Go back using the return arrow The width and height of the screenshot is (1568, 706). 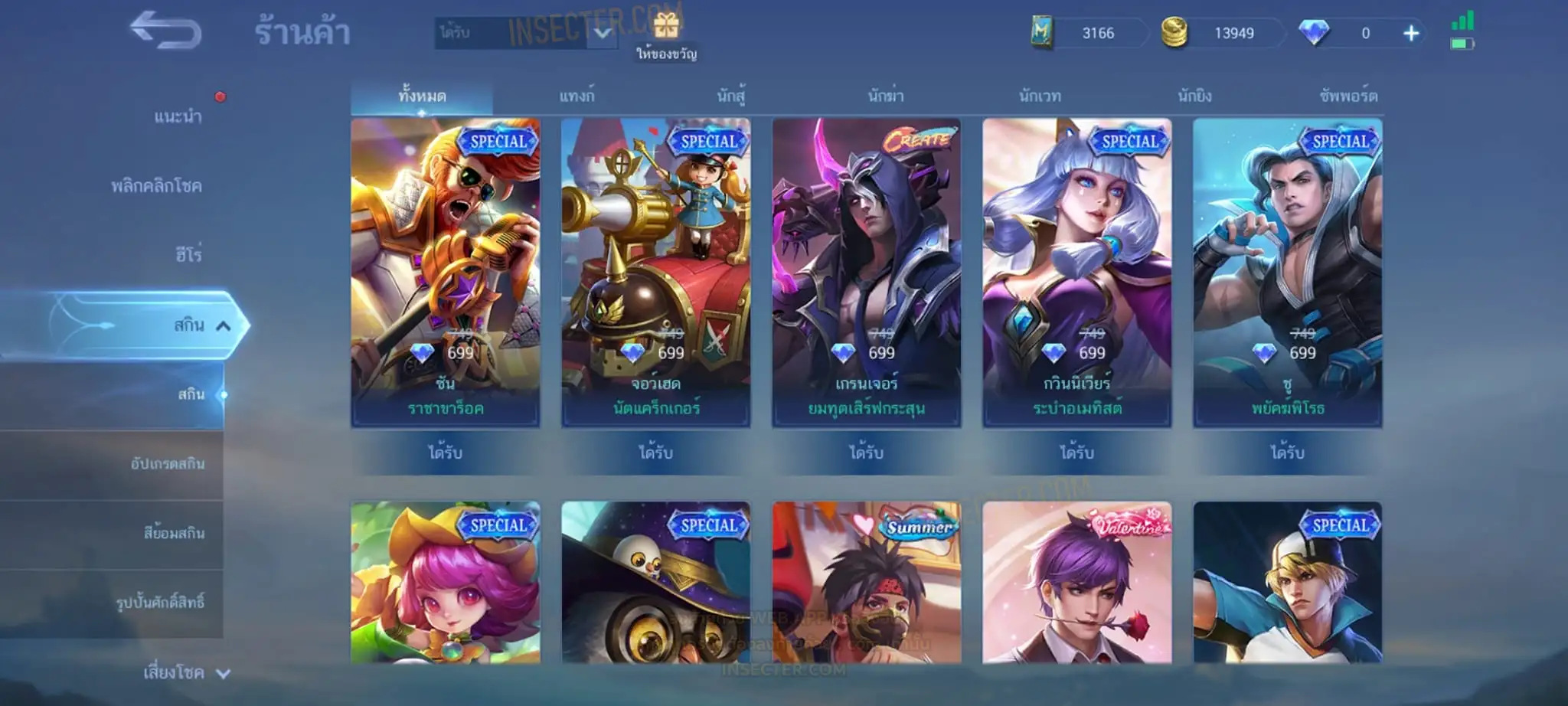pos(165,31)
